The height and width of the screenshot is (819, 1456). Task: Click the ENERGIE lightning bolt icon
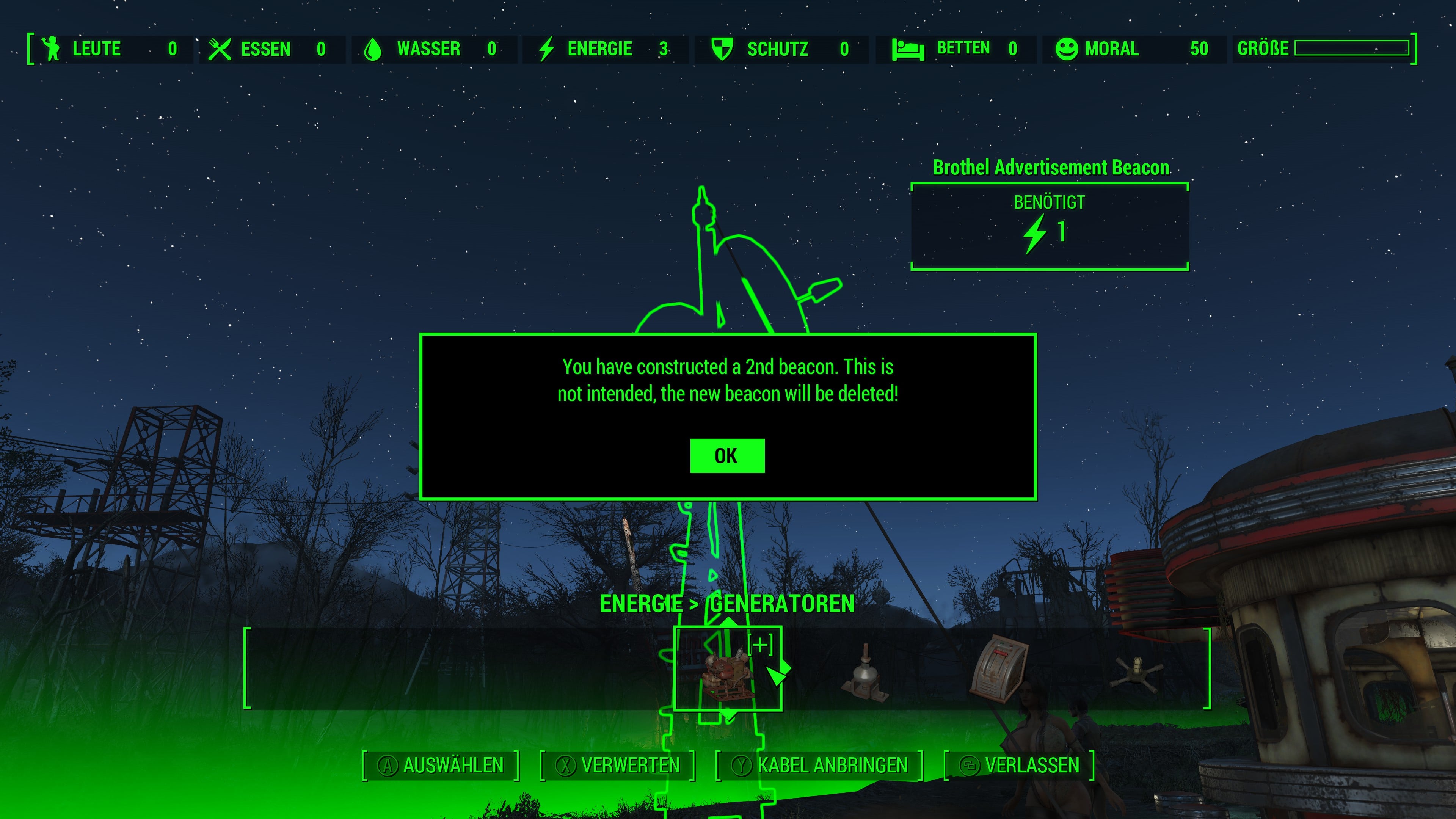tap(546, 49)
